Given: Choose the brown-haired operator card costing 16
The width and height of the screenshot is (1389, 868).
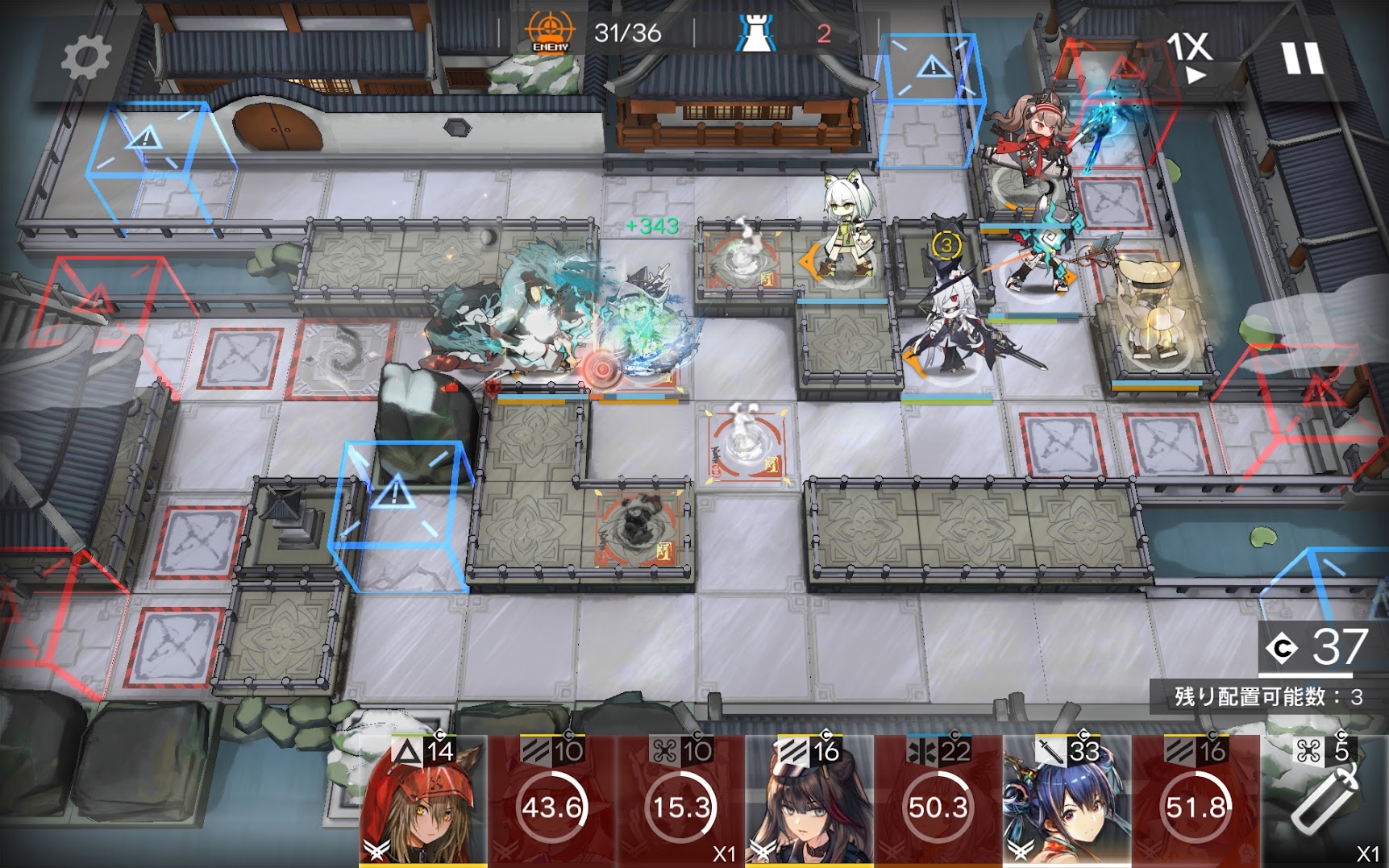Looking at the screenshot, I should tap(809, 802).
